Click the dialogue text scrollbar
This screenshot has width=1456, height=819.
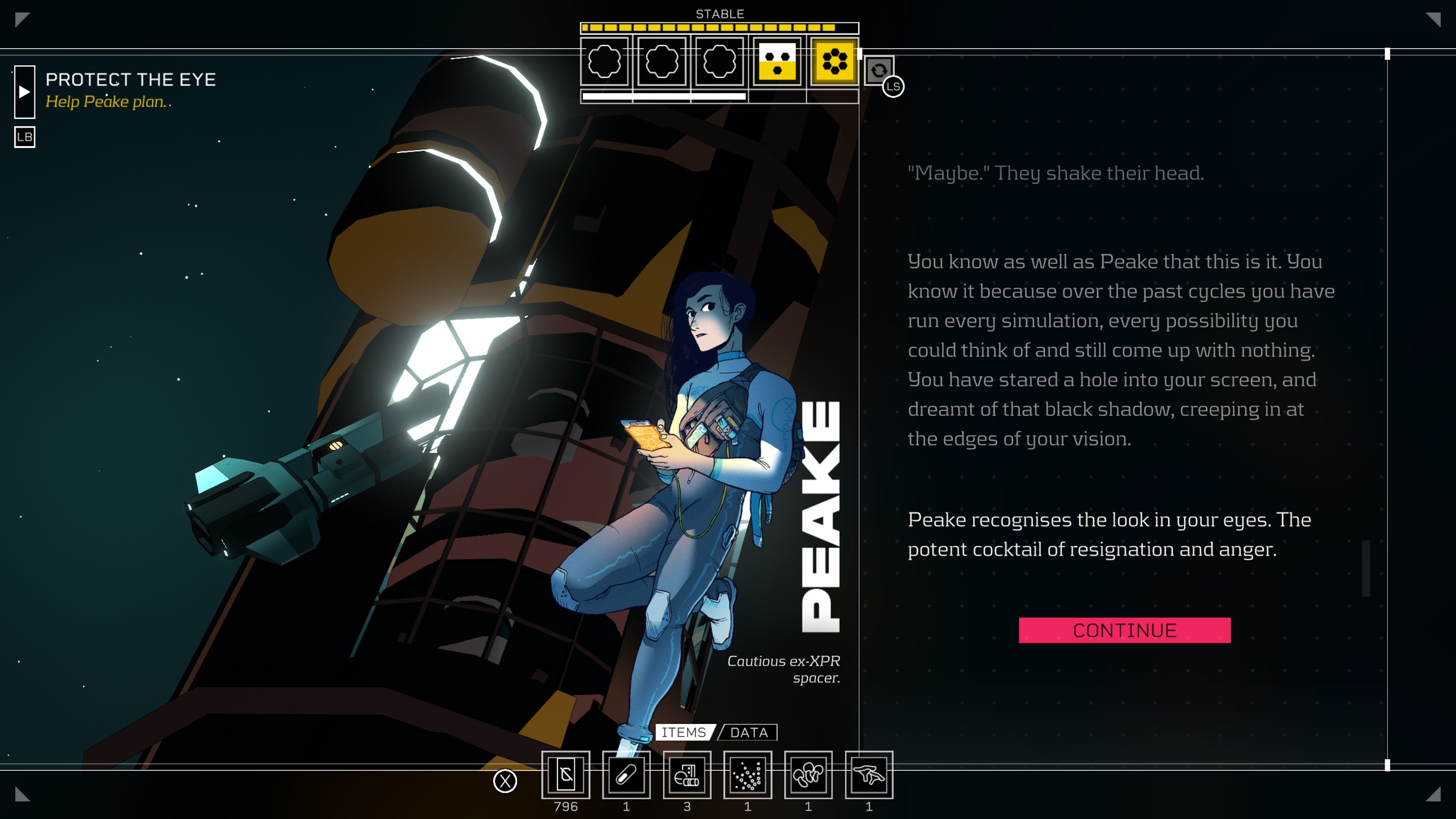coord(1365,568)
